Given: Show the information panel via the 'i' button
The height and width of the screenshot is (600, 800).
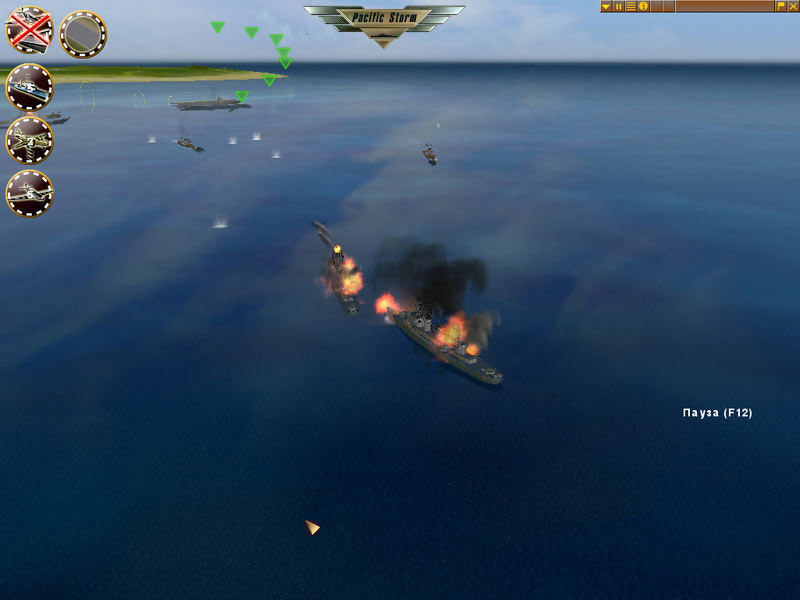Looking at the screenshot, I should [644, 6].
